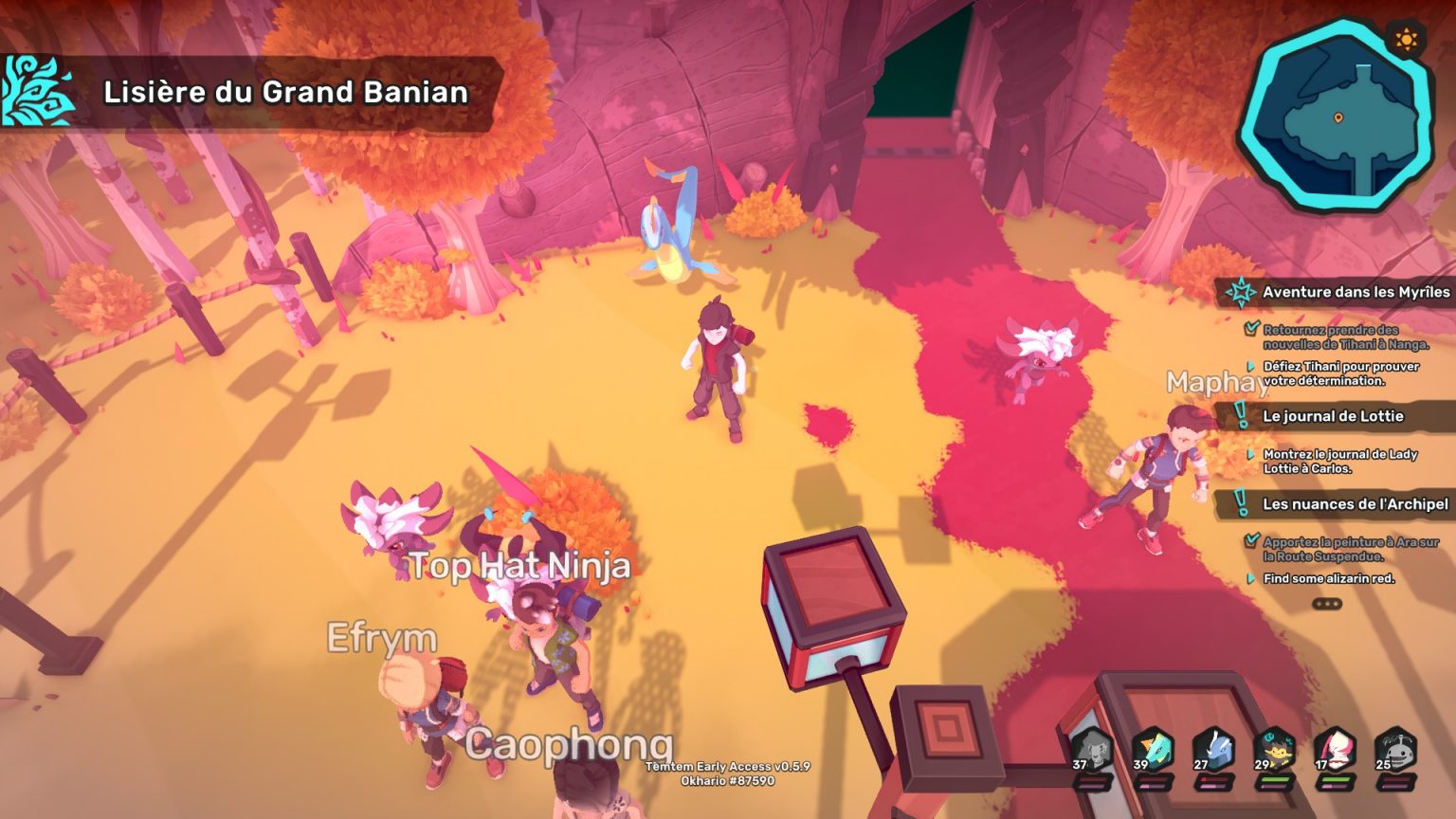Click the exclamation icon beside Le journal de Lottie
This screenshot has height=819, width=1456.
pyautogui.click(x=1239, y=415)
